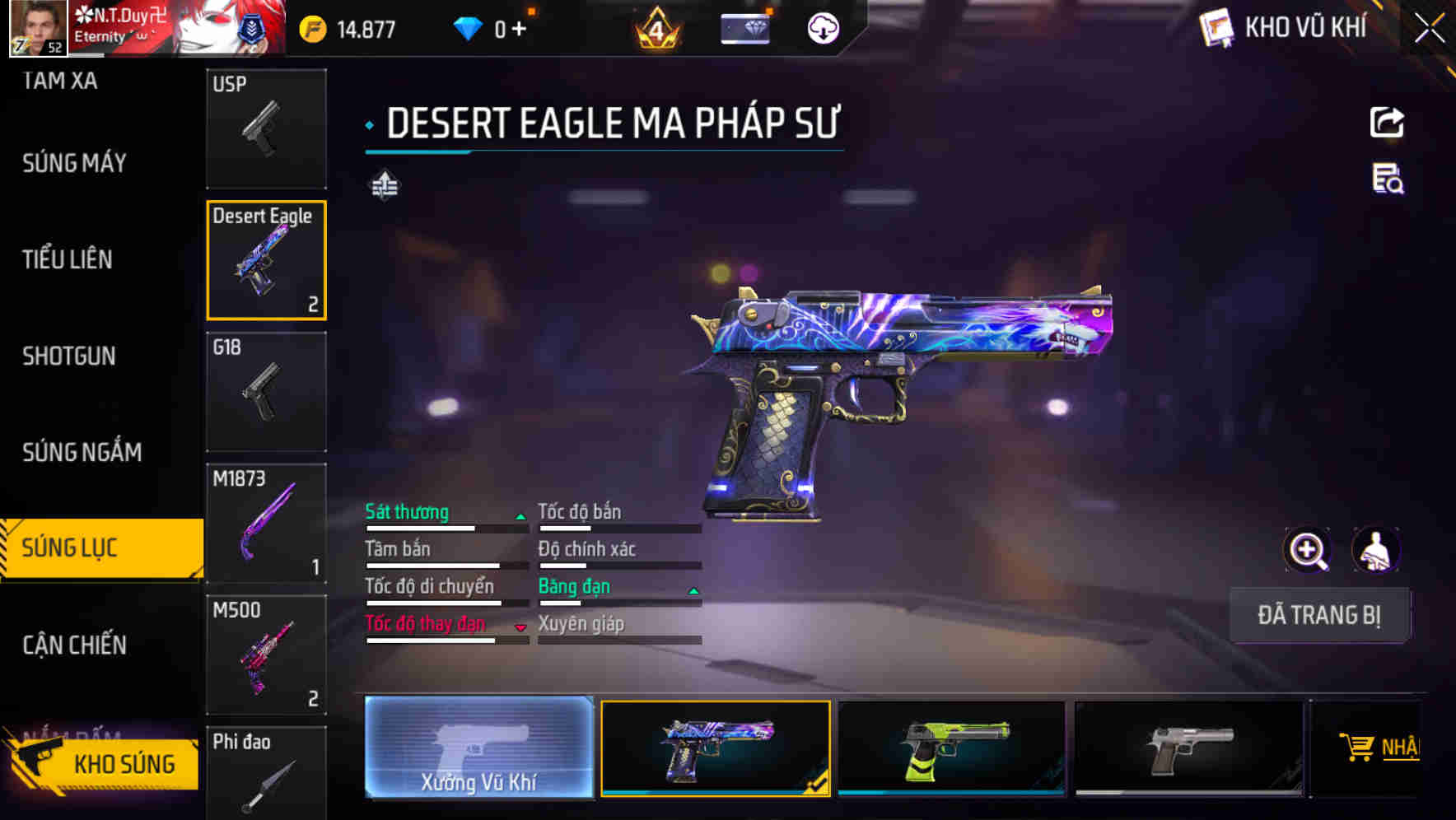Screen dimensions: 1456x820
Task: Share the Desert Eagle Ma Pháp Sư skin
Action: pos(1386,122)
